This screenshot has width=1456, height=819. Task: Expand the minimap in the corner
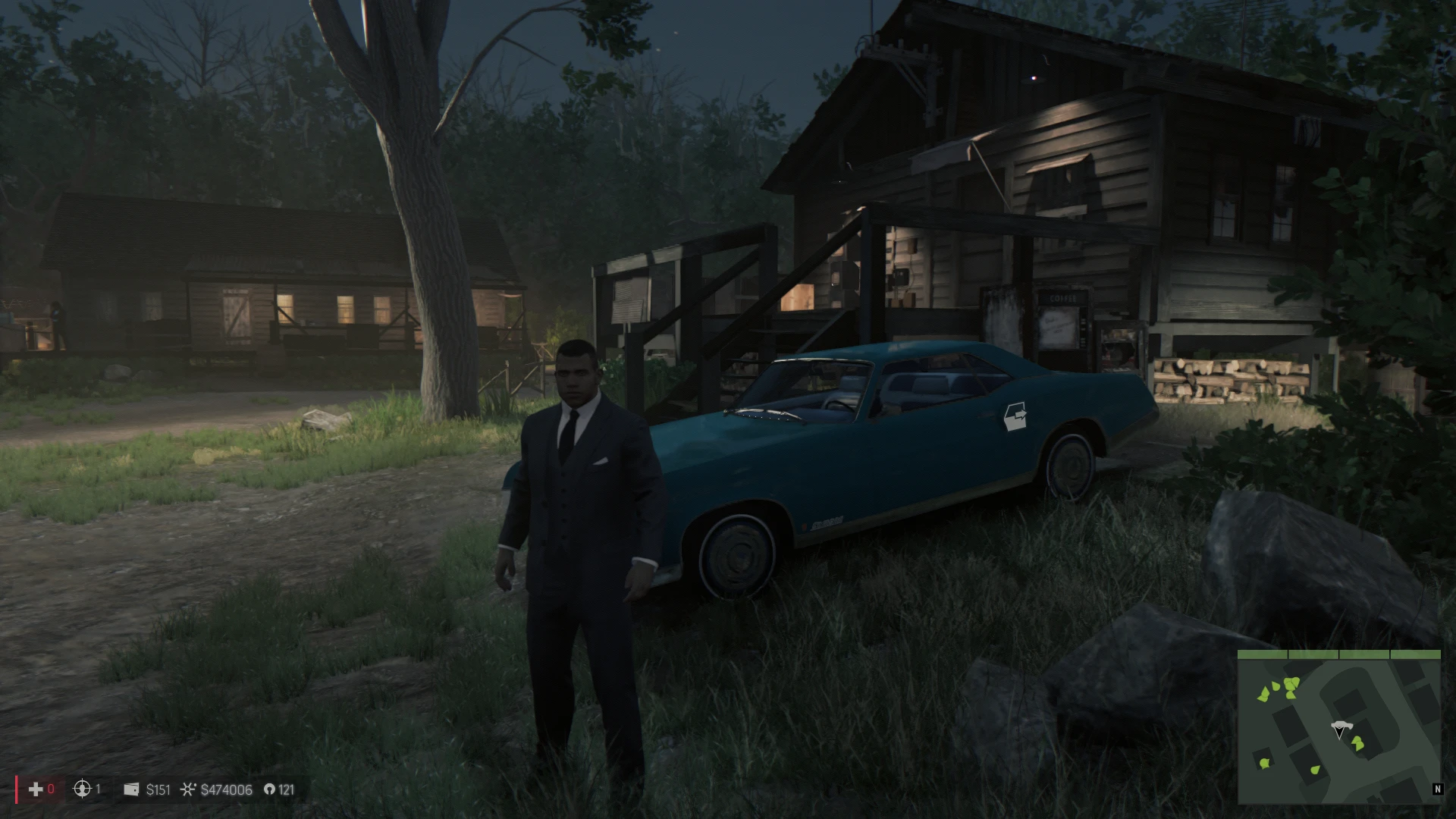1338,732
